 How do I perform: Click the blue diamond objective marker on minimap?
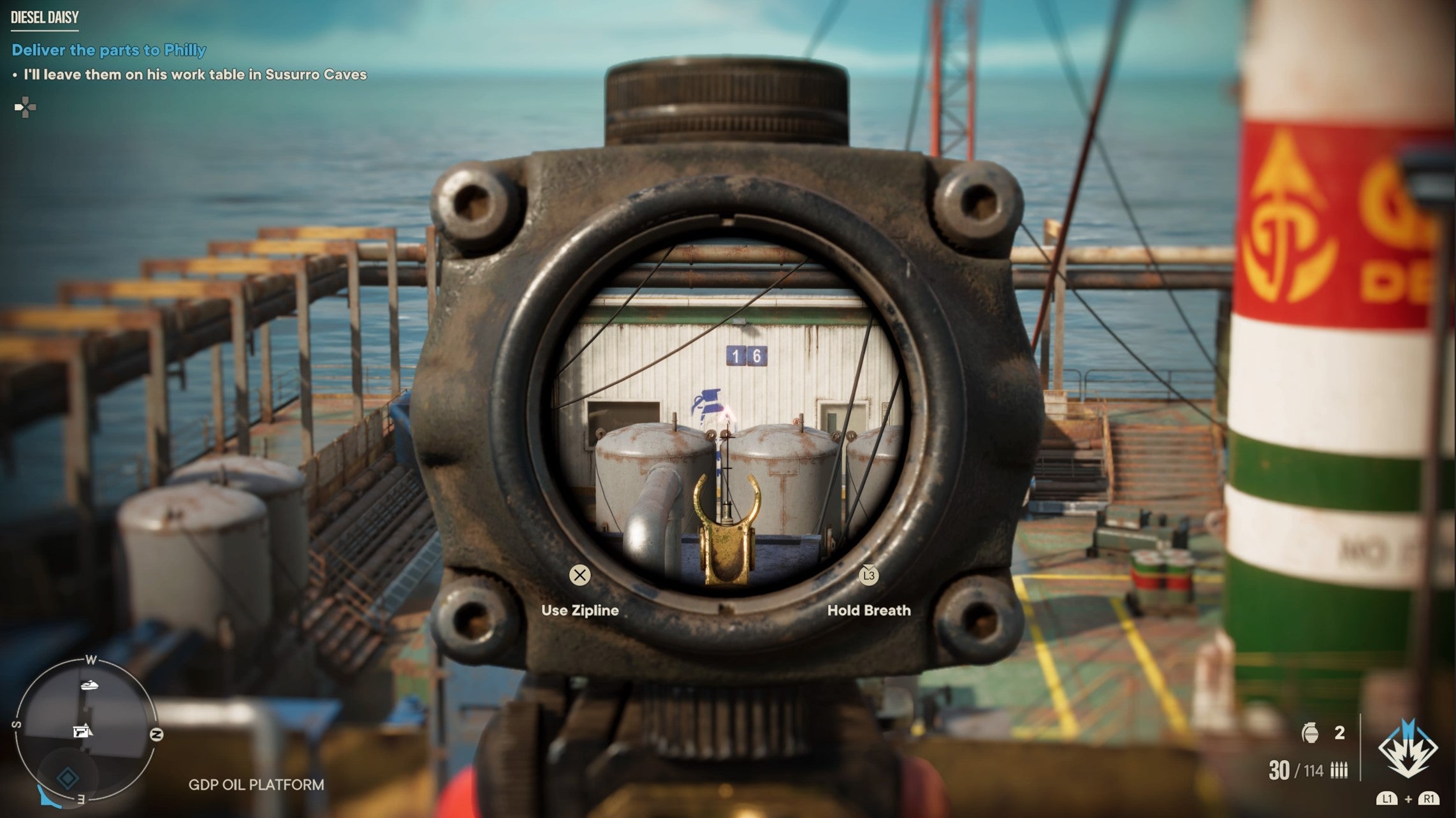[68, 778]
